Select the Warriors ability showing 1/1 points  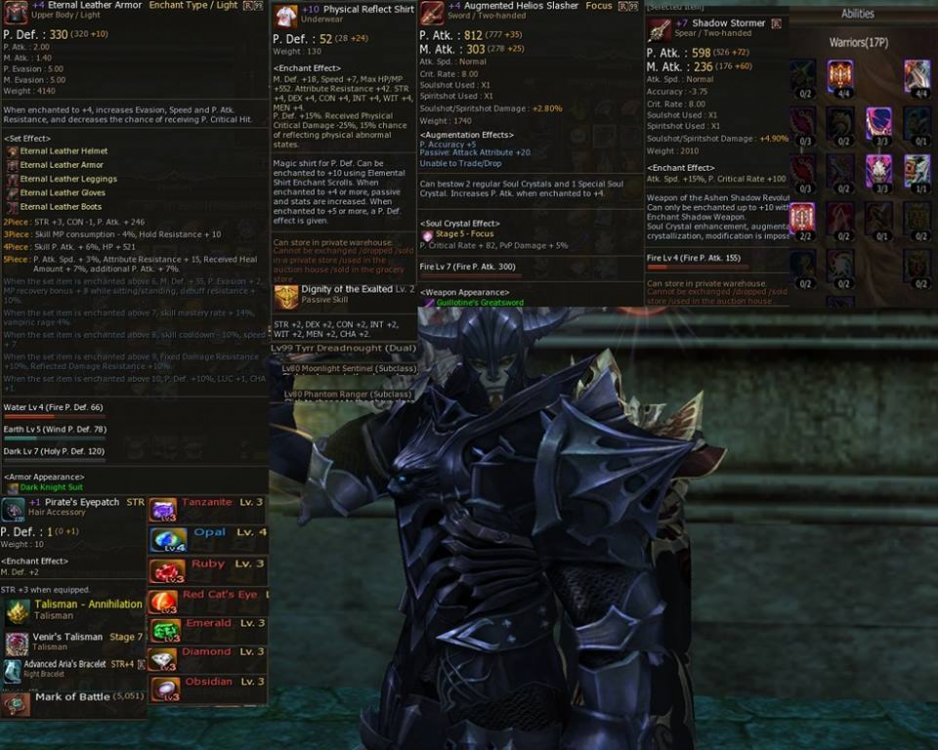917,170
